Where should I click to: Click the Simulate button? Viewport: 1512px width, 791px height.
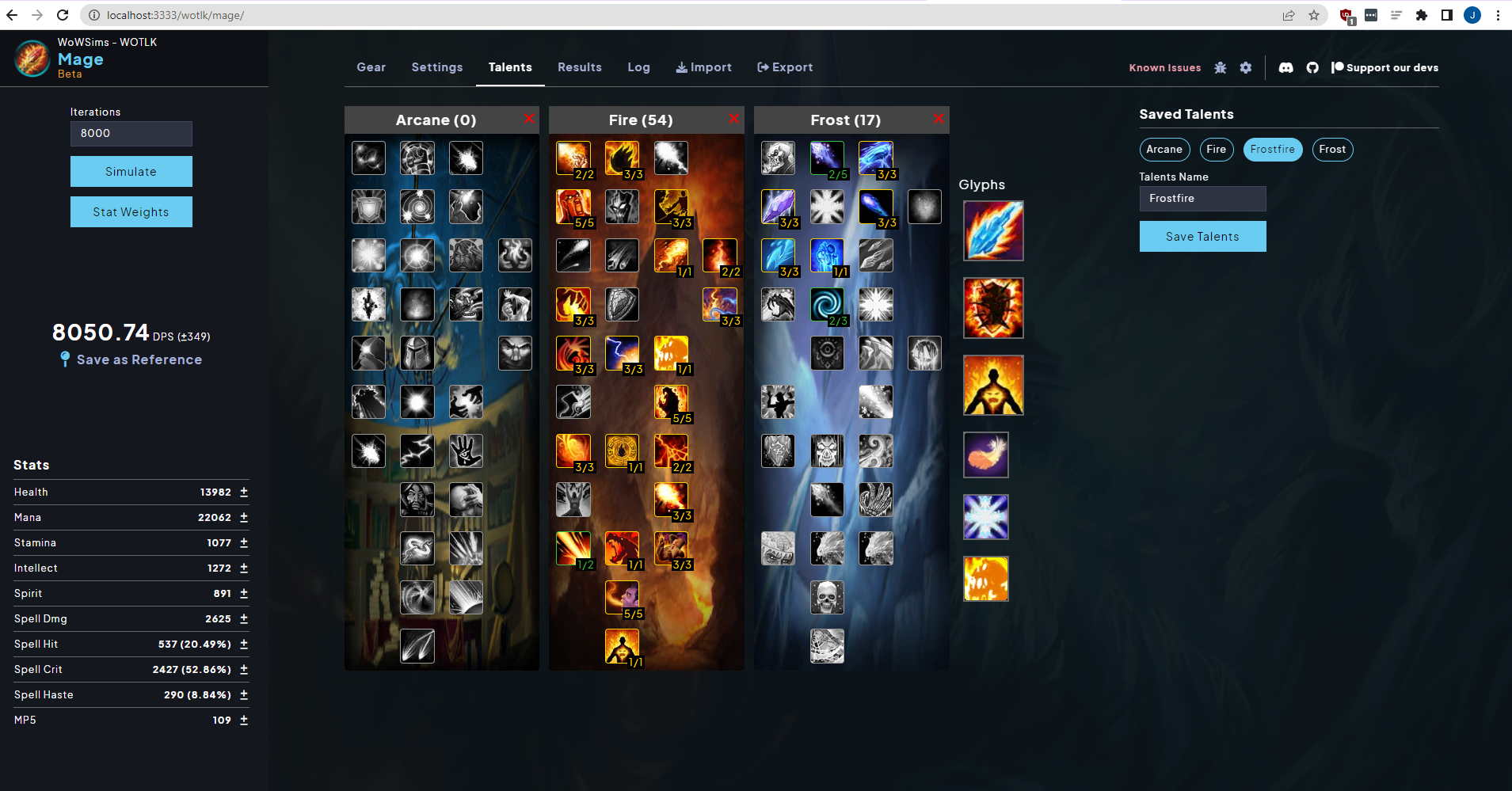131,171
